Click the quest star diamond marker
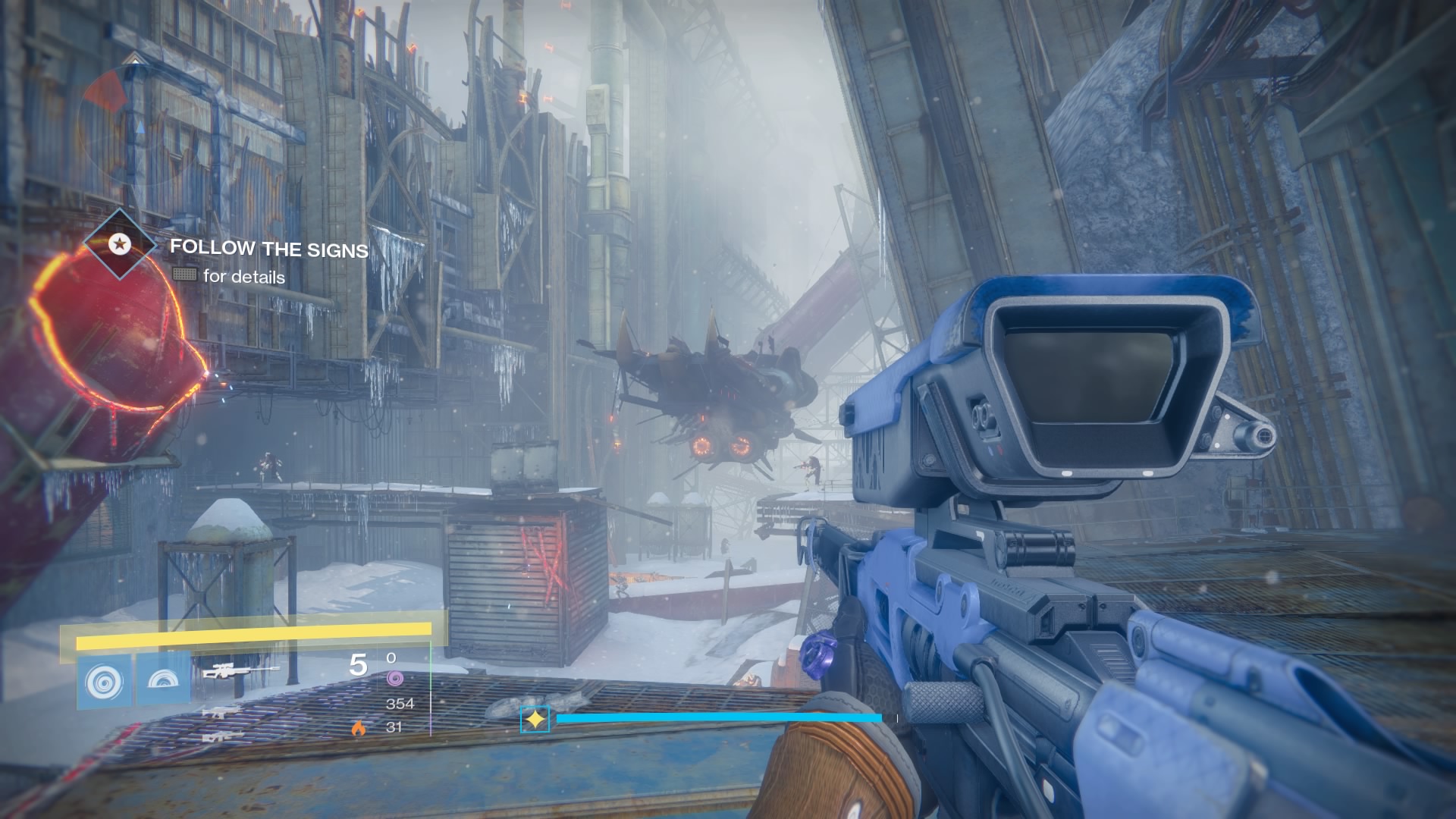Screen dimensions: 1456x819 coord(118,244)
